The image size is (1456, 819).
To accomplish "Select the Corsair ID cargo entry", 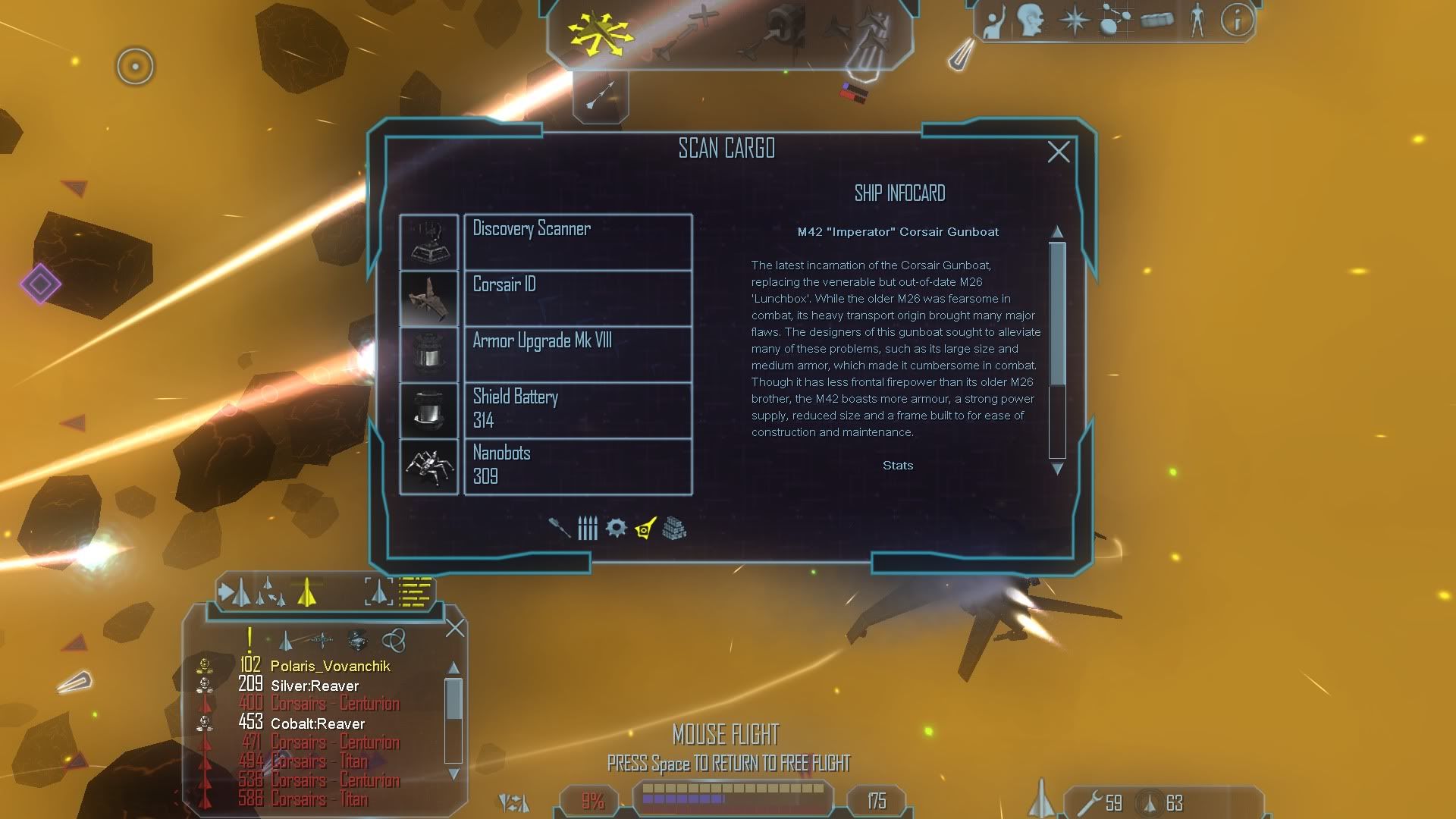I will point(577,298).
